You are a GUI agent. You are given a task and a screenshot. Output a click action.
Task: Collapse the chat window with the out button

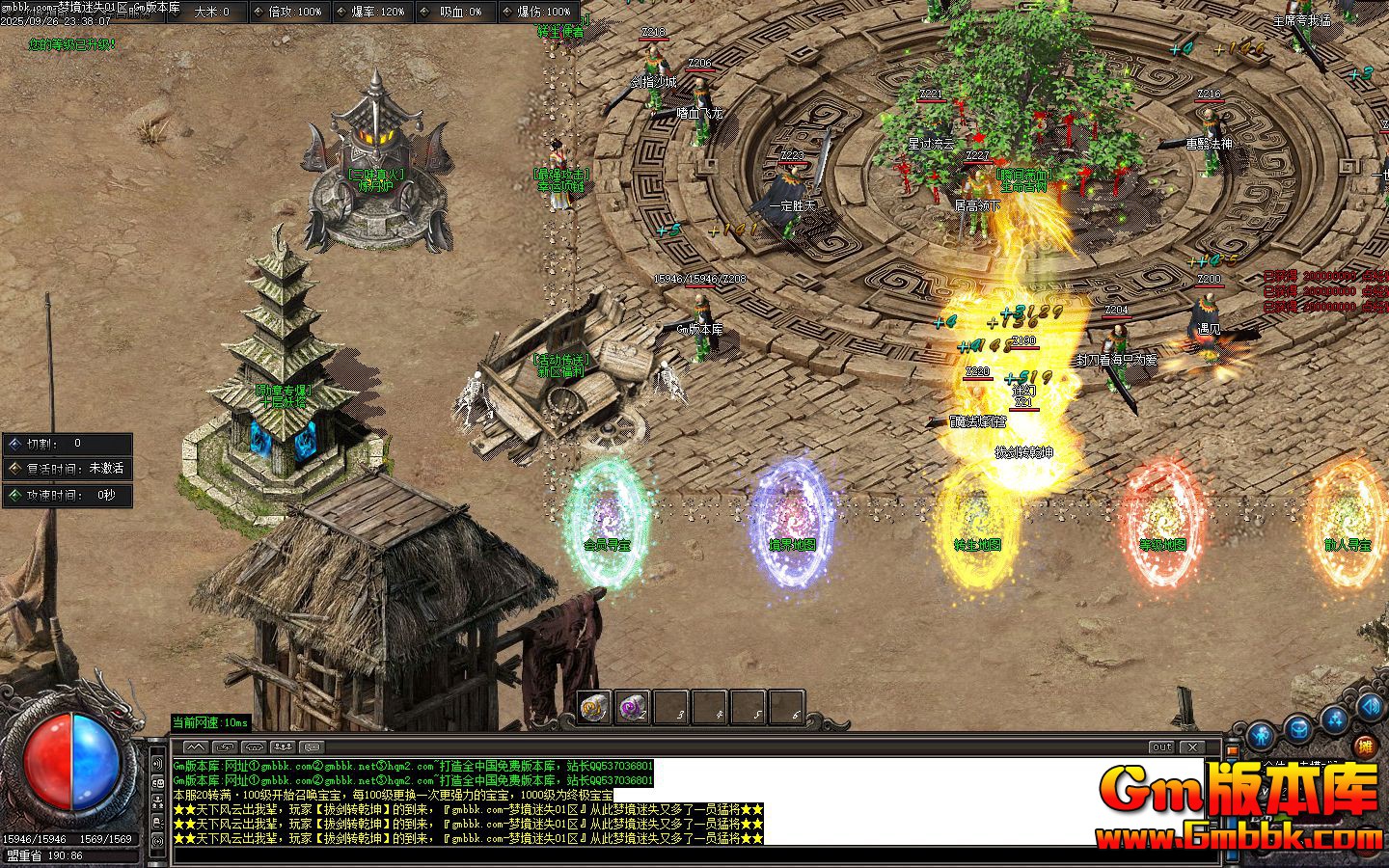click(x=1161, y=746)
